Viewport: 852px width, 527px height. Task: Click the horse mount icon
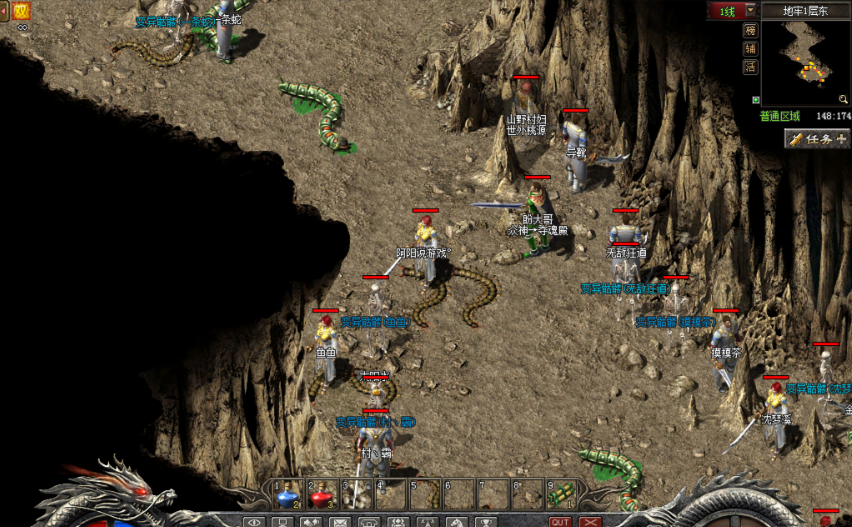456,521
